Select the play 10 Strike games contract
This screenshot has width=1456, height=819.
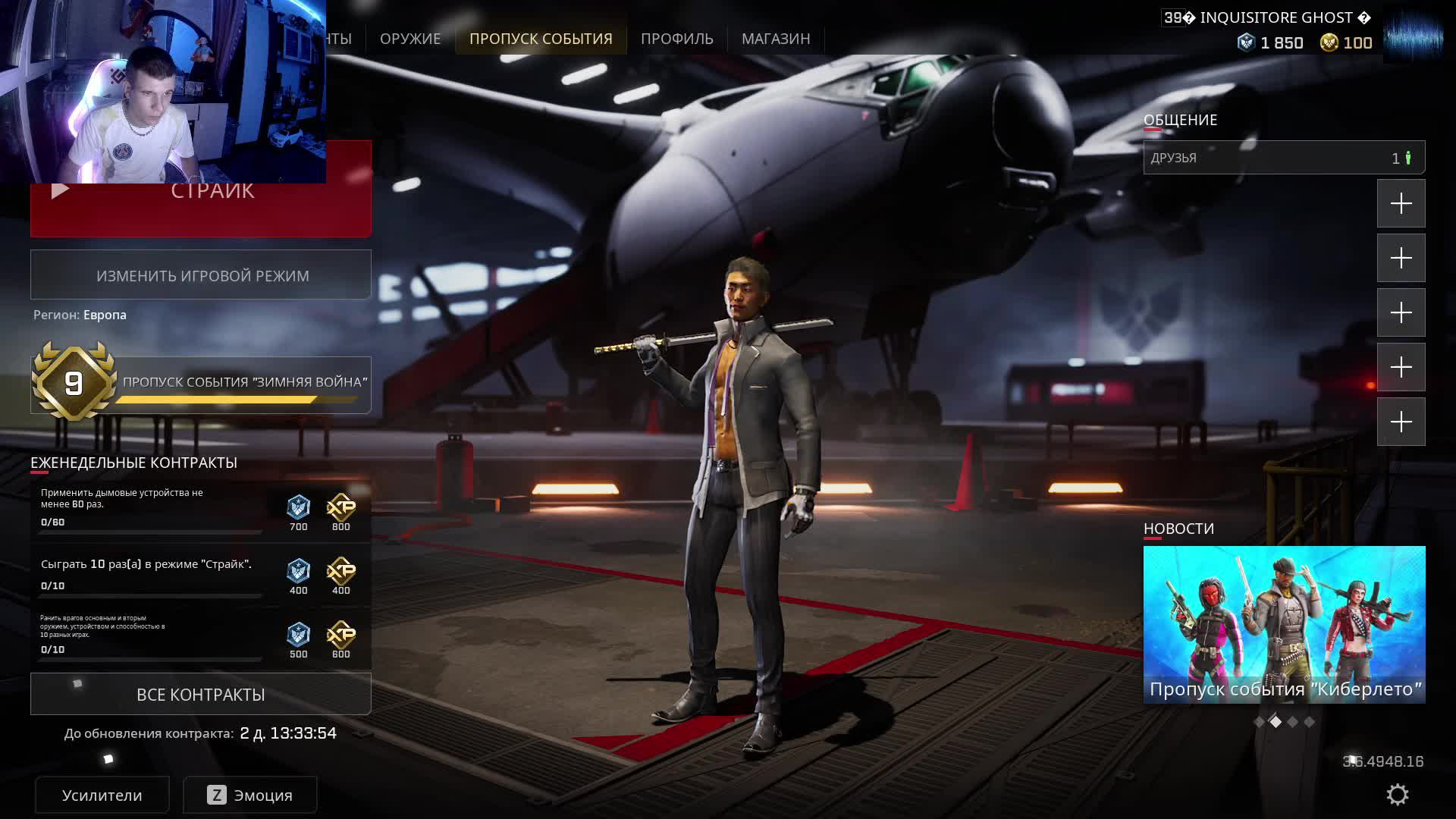(x=150, y=574)
